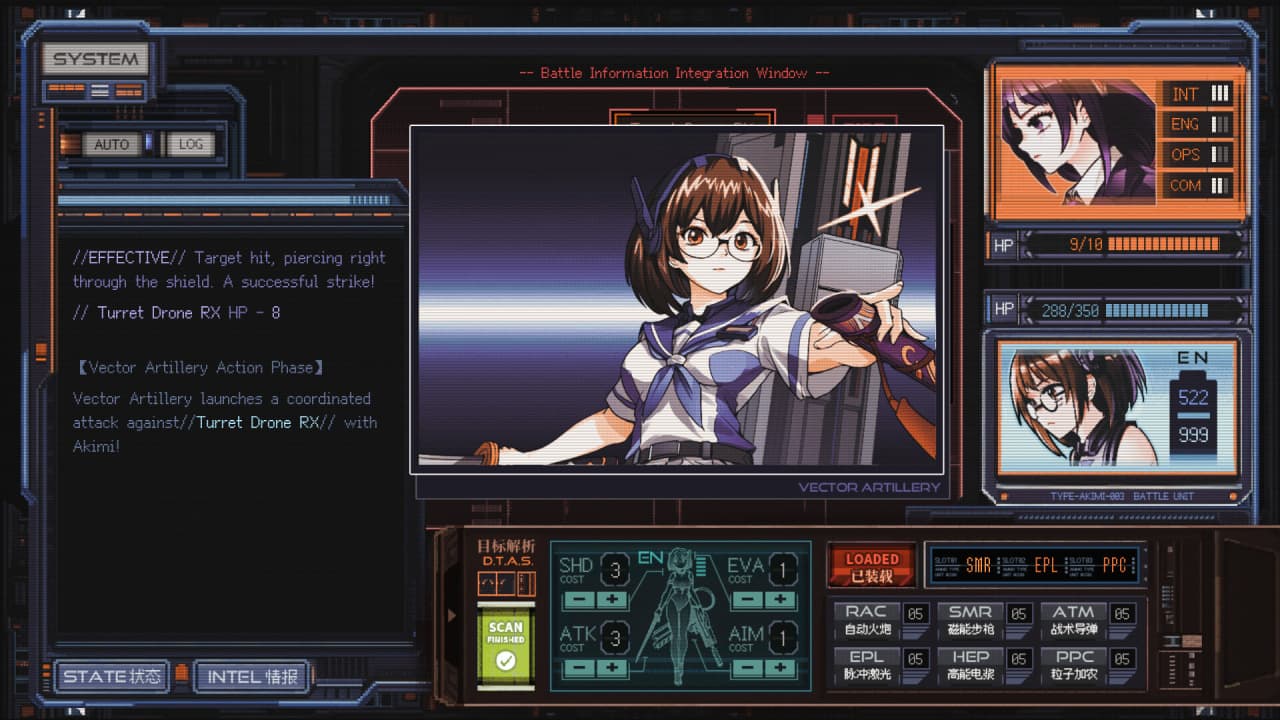Click the red LOADED button
The height and width of the screenshot is (720, 1280).
872,566
